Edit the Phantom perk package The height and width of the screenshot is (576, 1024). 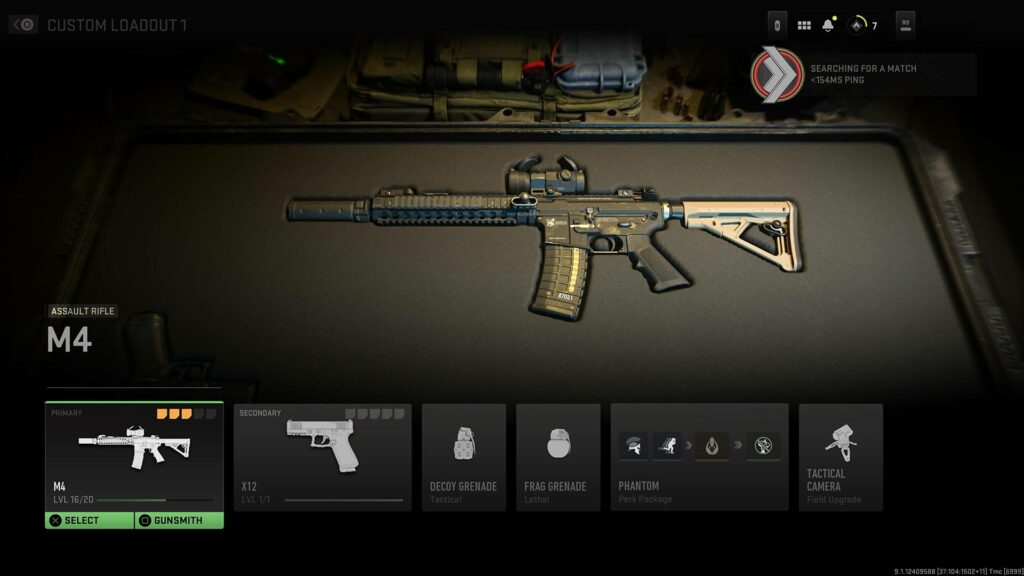pos(699,457)
